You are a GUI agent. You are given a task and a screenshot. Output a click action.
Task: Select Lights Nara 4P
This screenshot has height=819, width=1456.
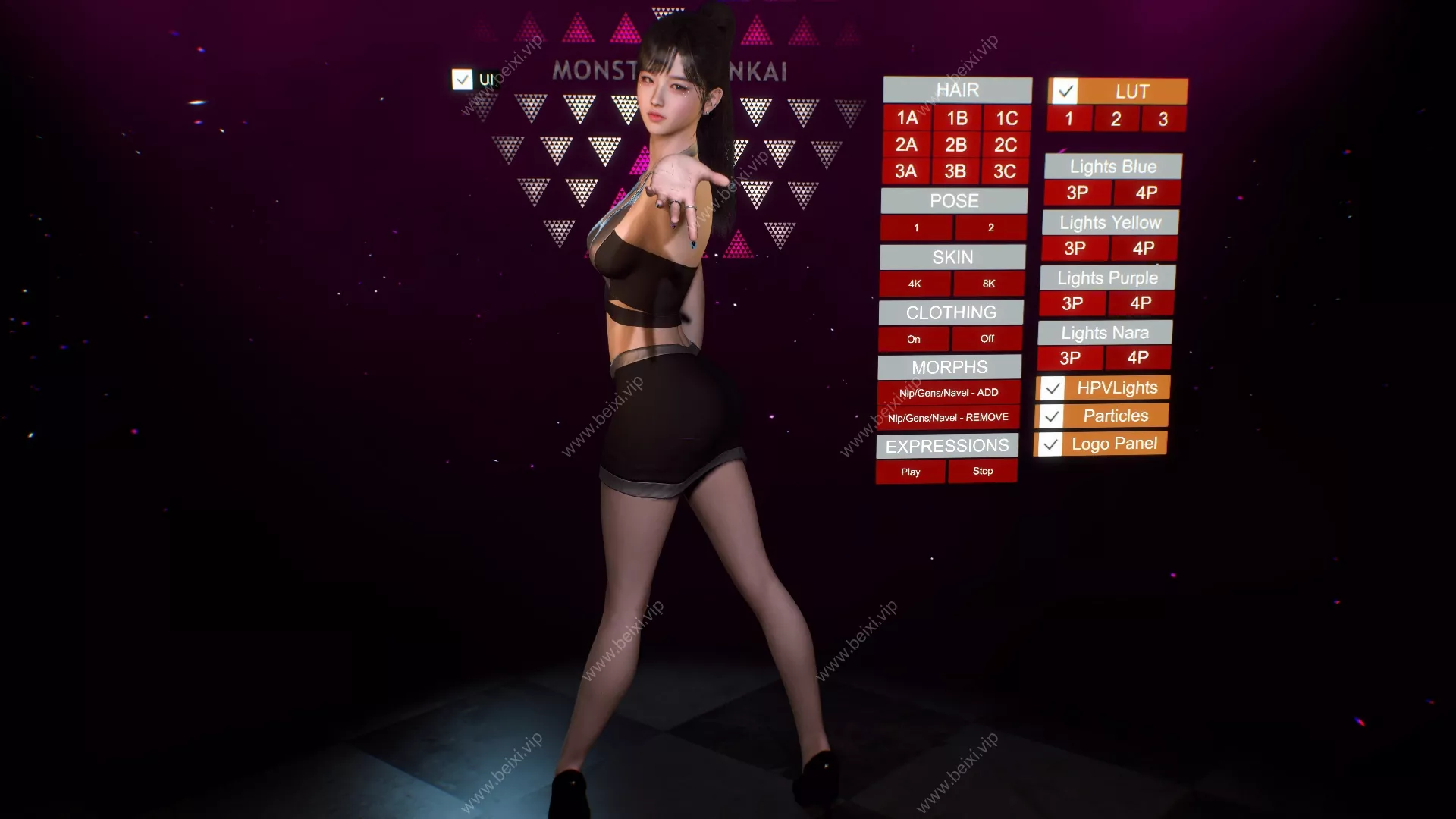pos(1137,358)
